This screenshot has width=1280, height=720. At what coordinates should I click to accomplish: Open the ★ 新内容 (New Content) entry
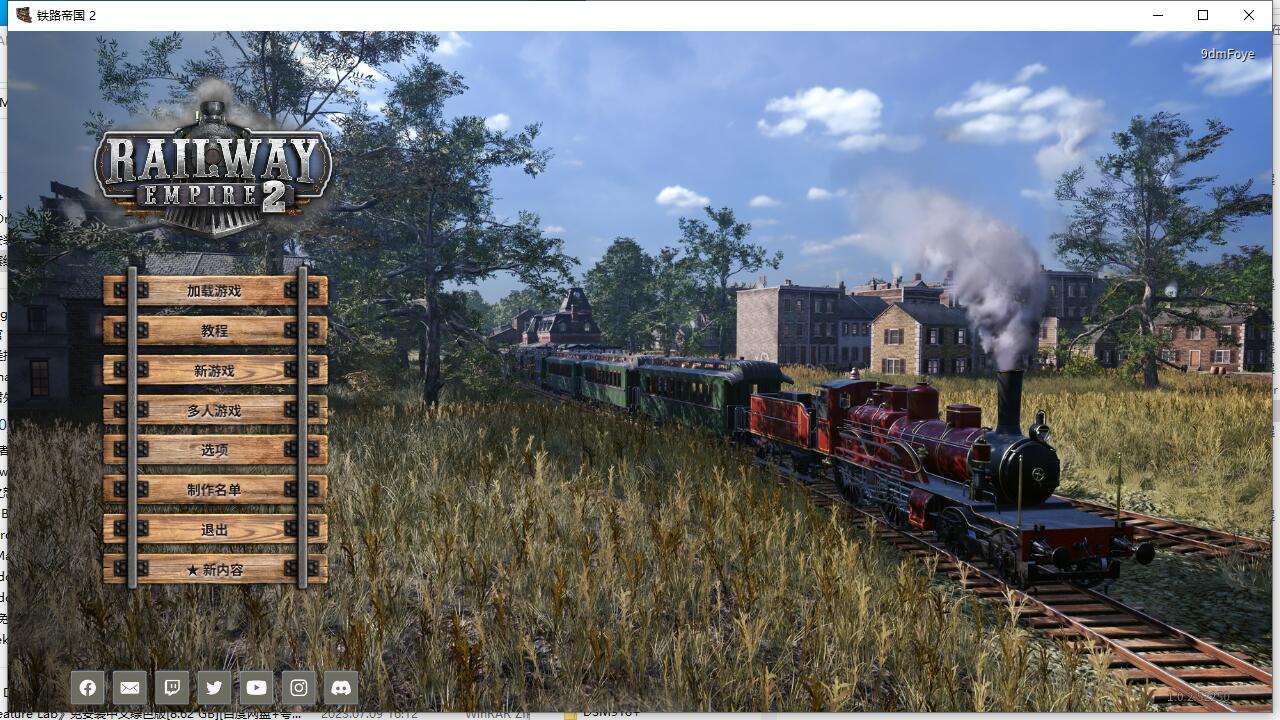(x=215, y=570)
